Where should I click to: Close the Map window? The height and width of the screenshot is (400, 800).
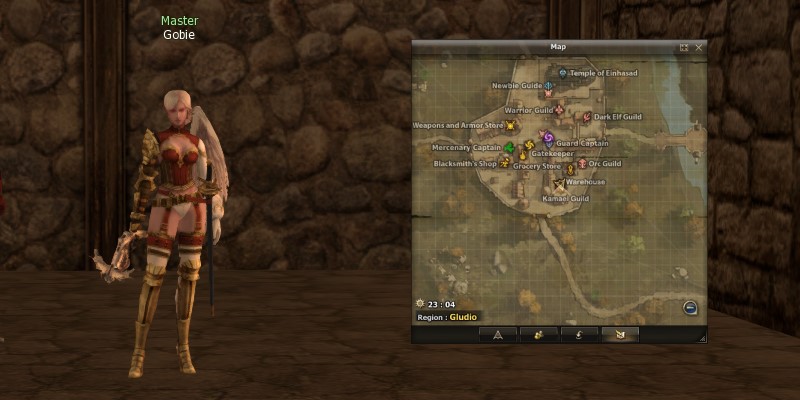tap(699, 47)
